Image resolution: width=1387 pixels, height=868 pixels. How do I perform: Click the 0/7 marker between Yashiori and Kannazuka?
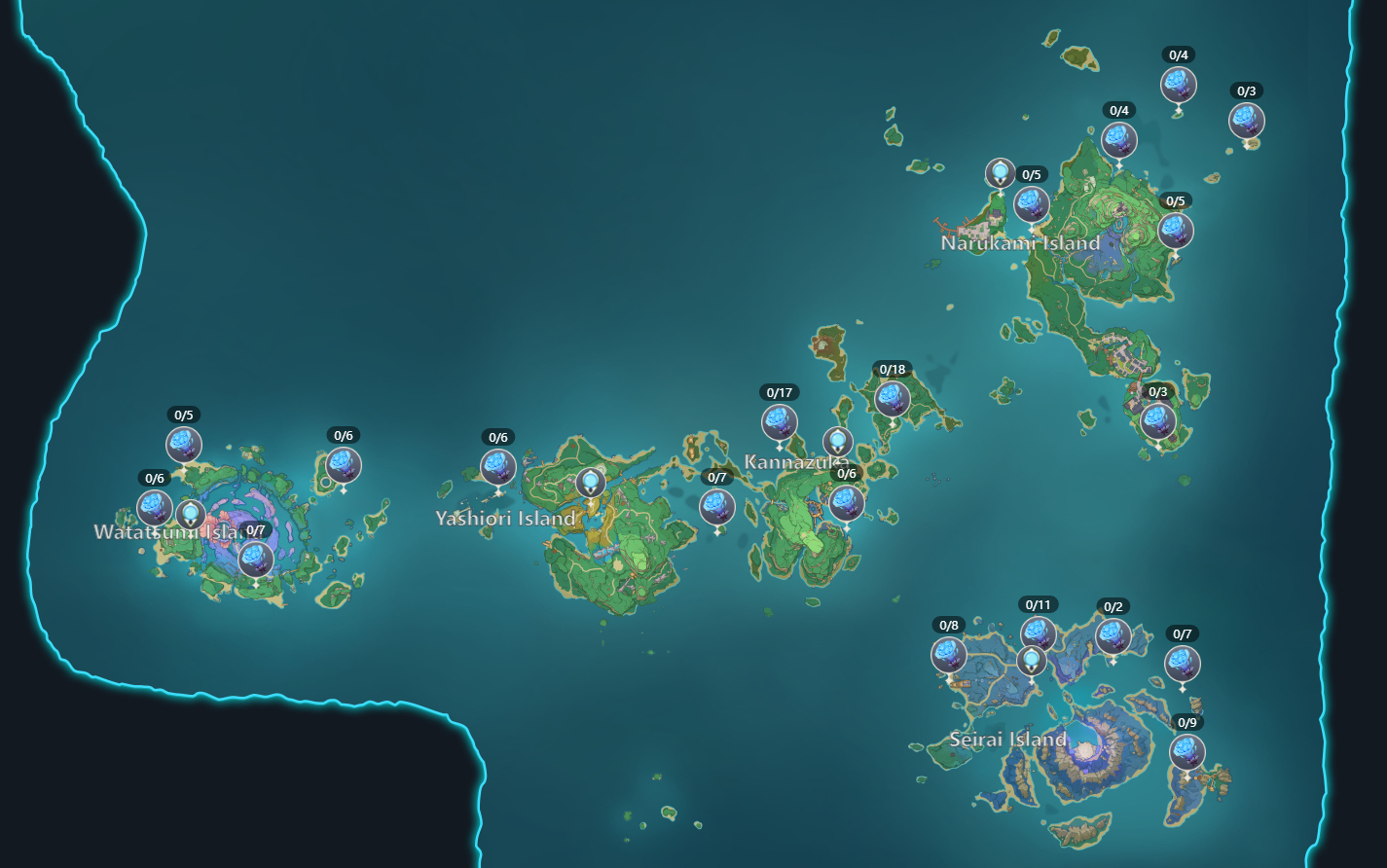pyautogui.click(x=717, y=507)
